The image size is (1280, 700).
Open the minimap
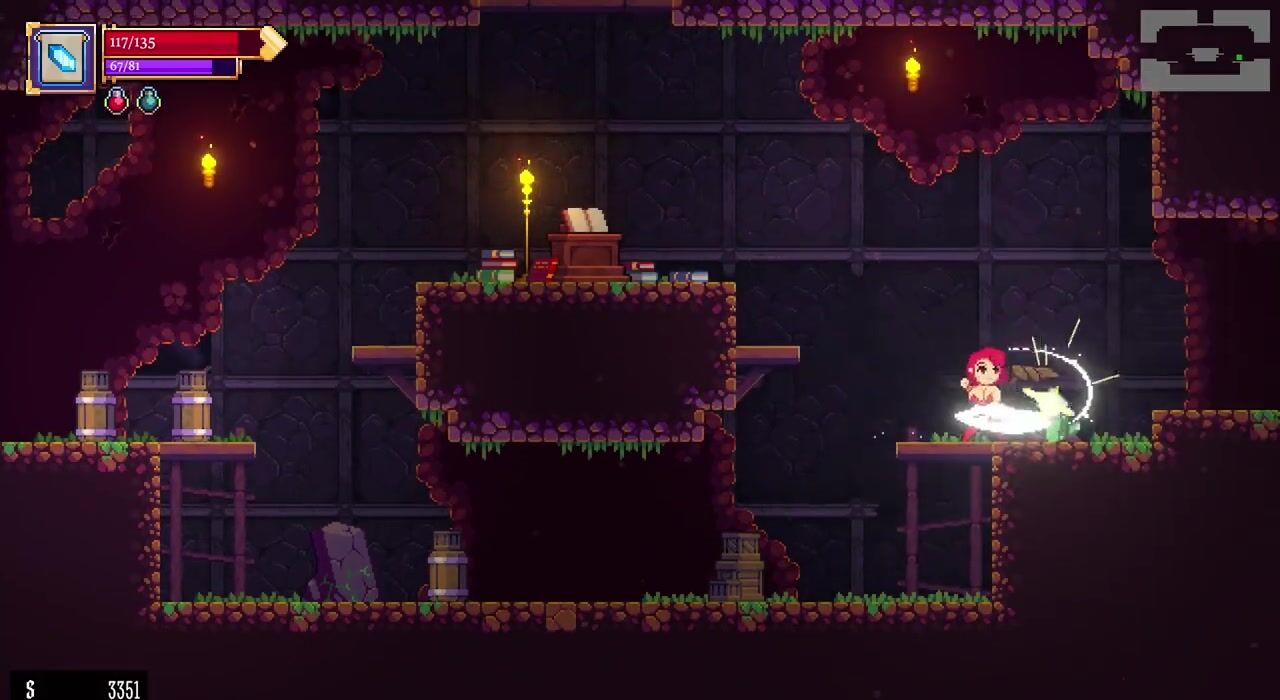[x=1204, y=50]
